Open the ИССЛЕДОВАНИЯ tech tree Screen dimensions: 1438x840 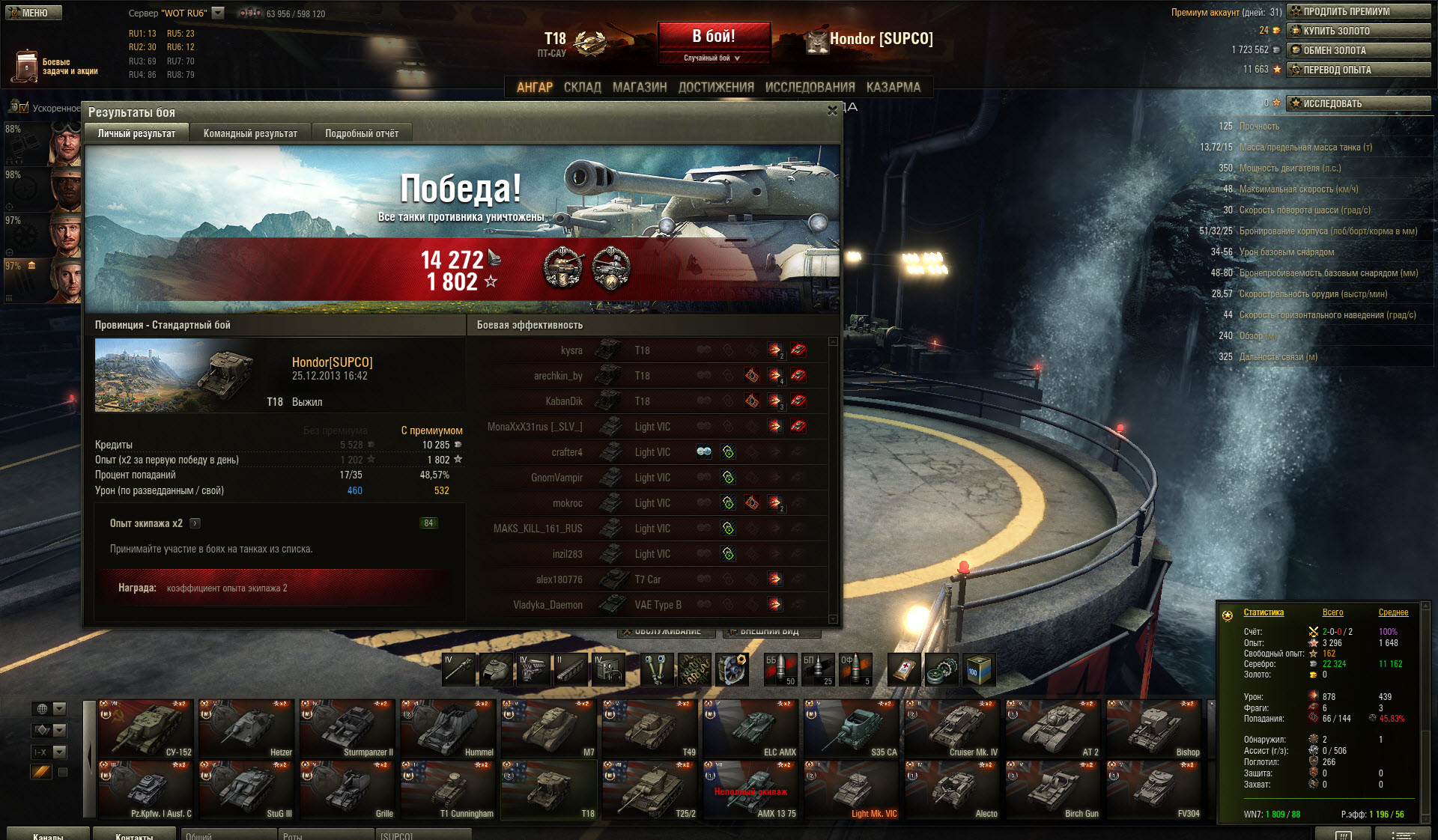810,87
